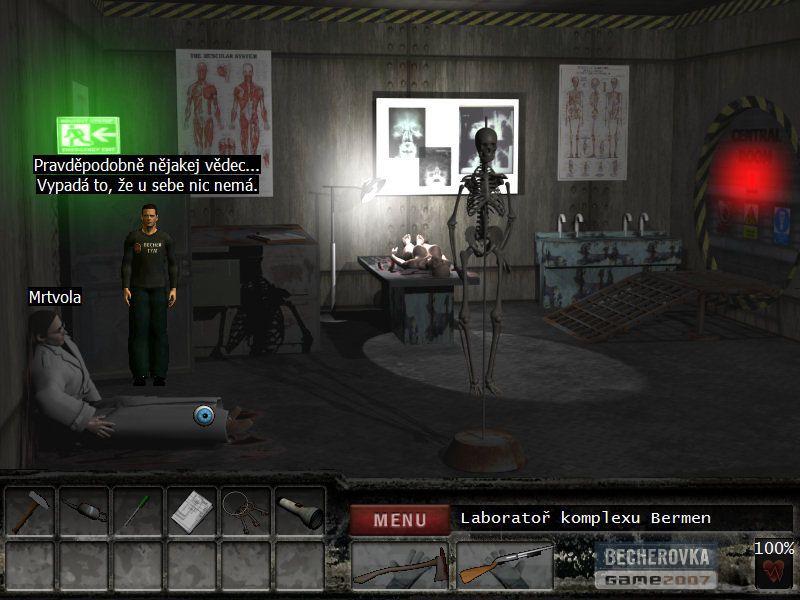Choose the ring of keys
This screenshot has height=600, width=800.
(246, 512)
